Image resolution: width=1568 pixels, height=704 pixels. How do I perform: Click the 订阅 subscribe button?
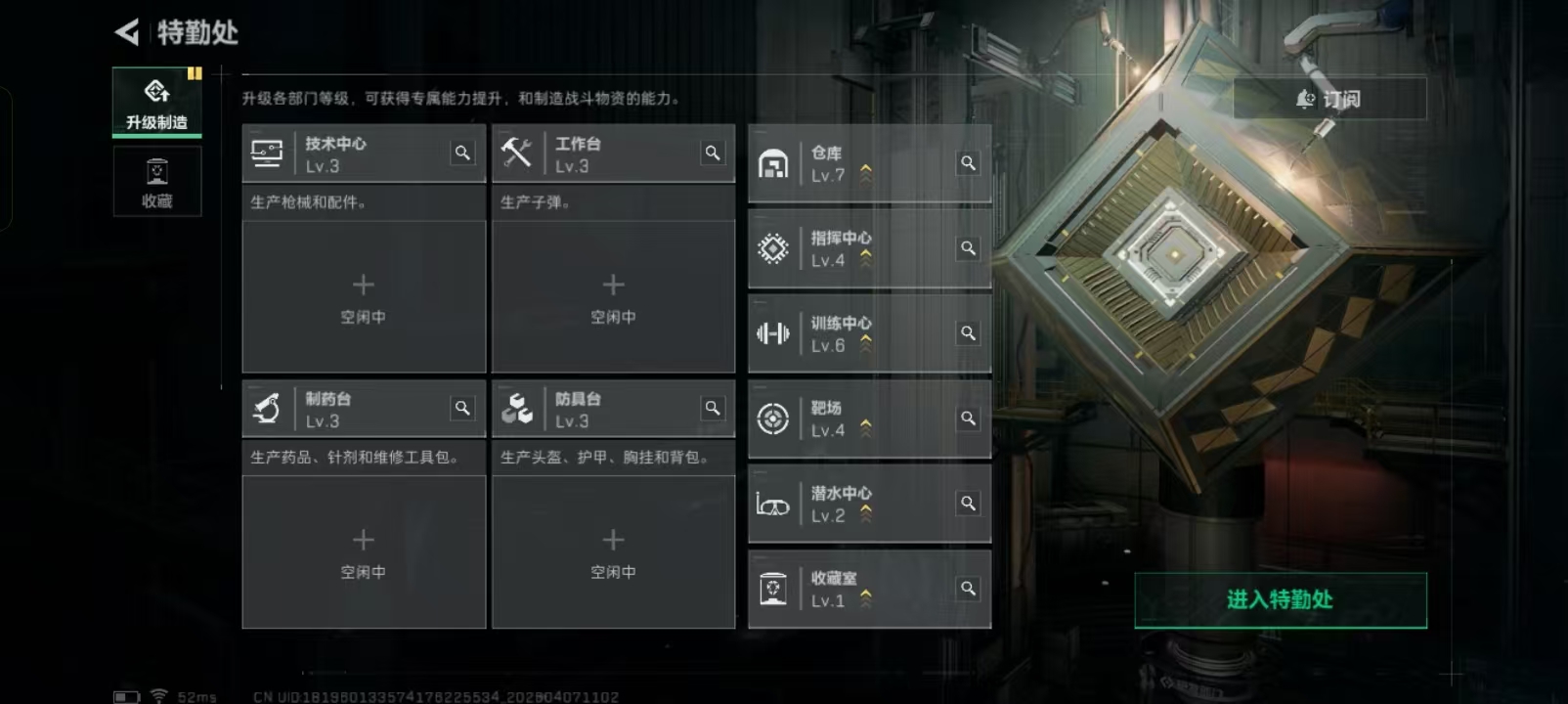point(1329,99)
